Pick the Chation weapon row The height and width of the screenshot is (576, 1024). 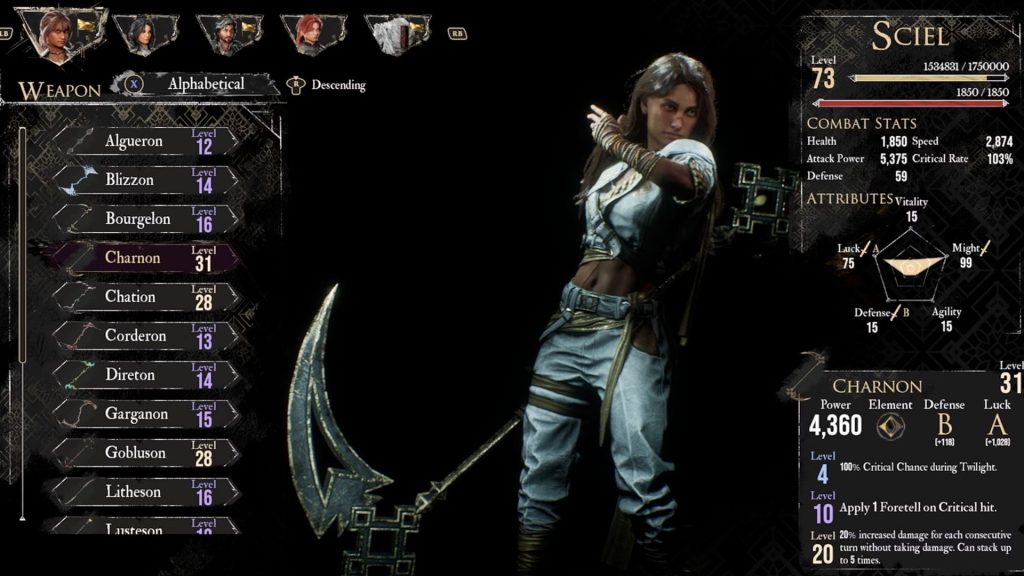[x=145, y=297]
